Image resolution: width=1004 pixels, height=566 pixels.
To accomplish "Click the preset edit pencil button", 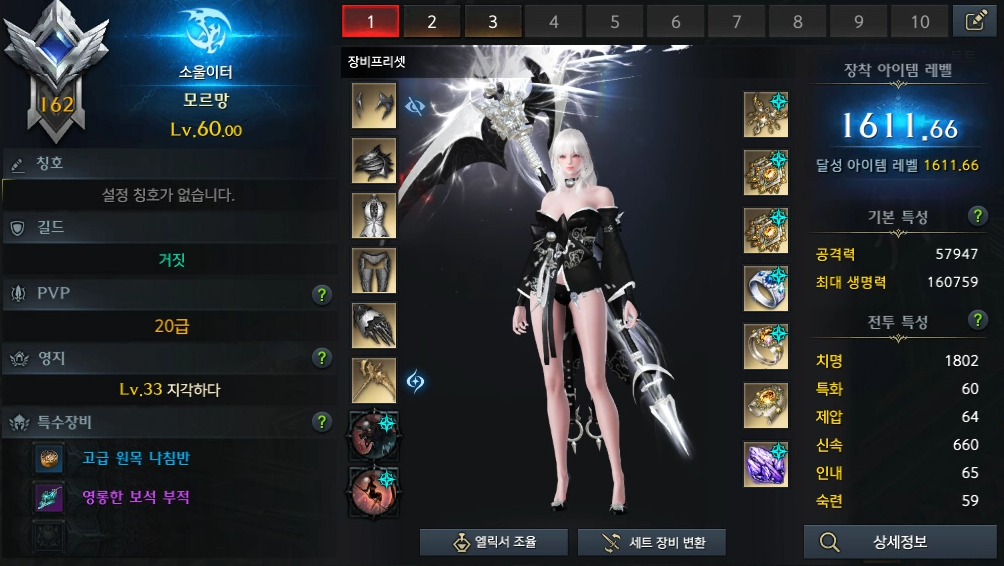I will coord(975,21).
